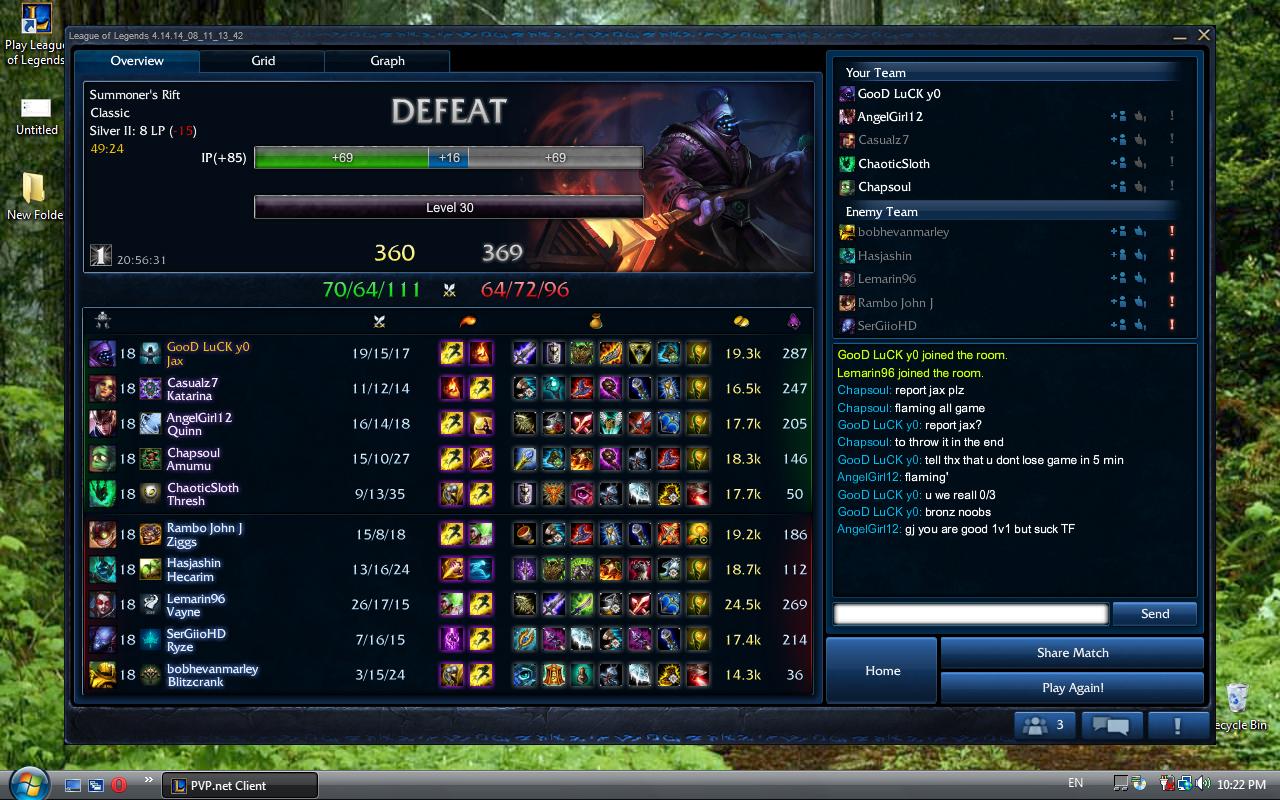The image size is (1280, 800).
Task: Honor teammate ChaoticSloth with thumbs-up
Action: click(1141, 164)
